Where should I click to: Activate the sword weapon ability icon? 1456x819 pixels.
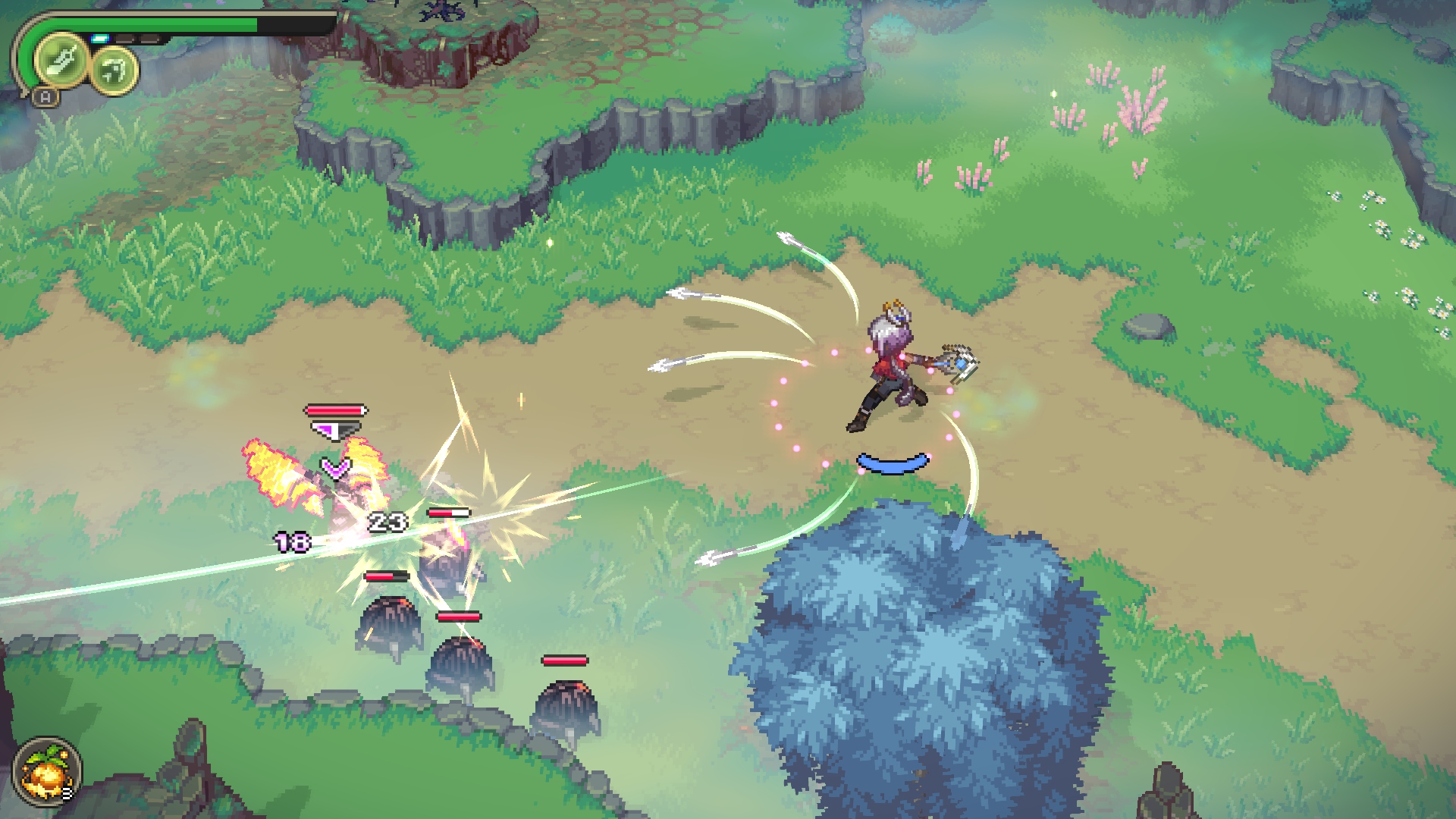(61, 61)
